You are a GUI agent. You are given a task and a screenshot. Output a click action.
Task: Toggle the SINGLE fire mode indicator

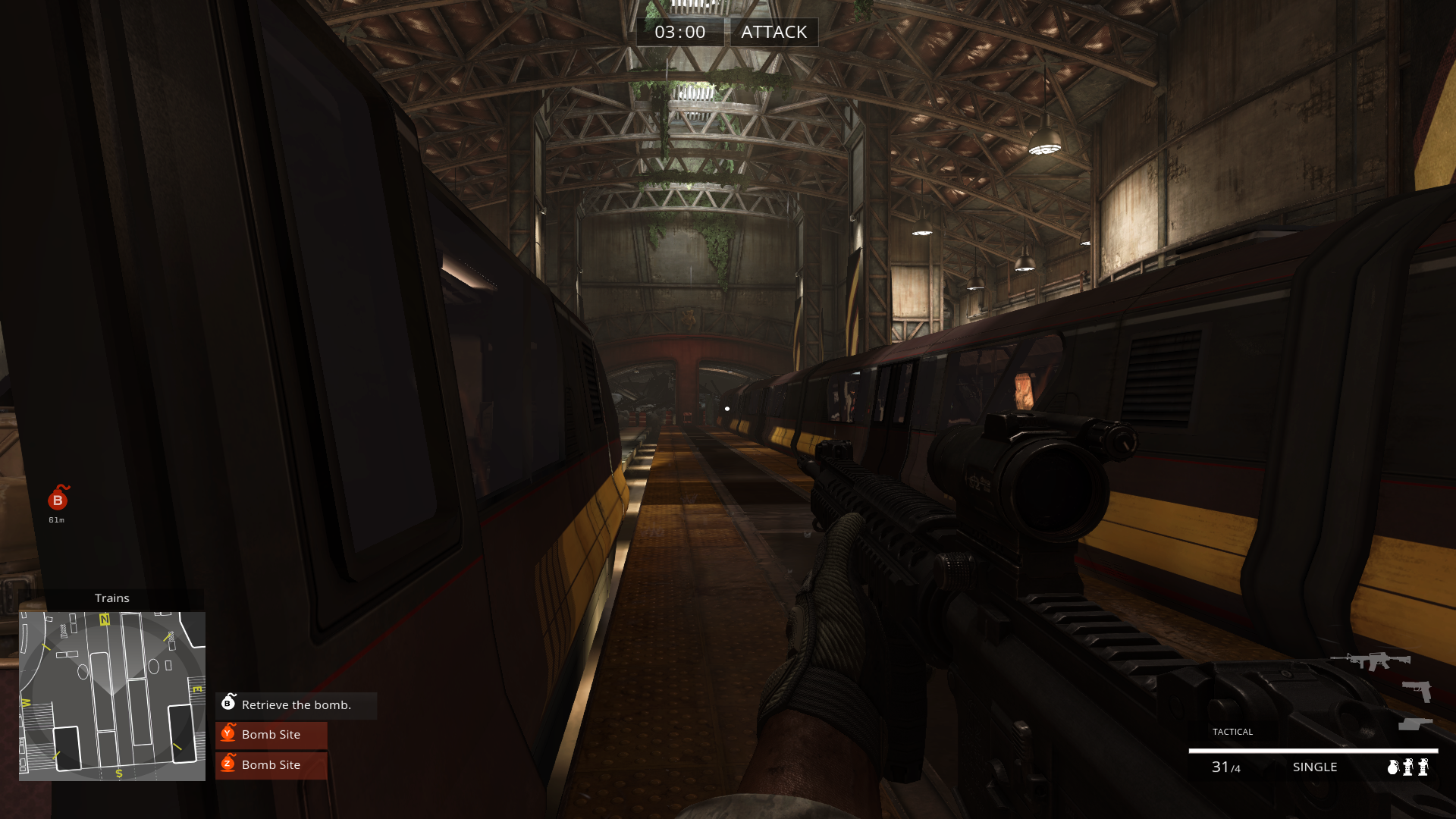1315,767
